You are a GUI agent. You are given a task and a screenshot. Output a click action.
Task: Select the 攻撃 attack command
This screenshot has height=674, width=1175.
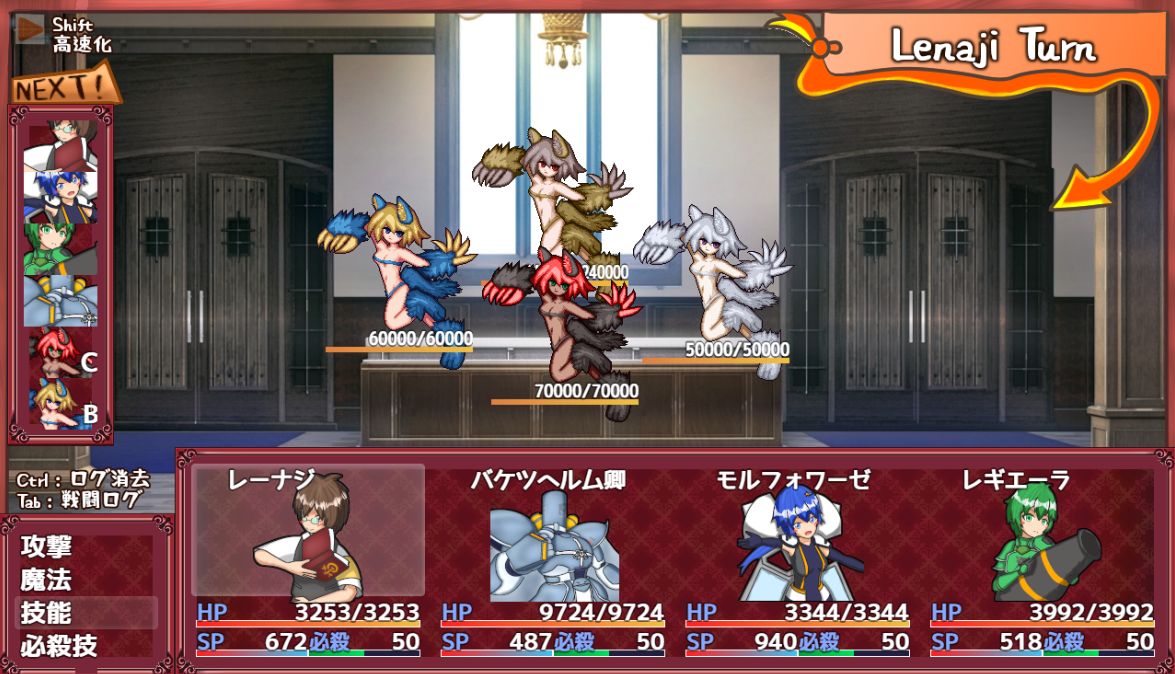[48, 548]
